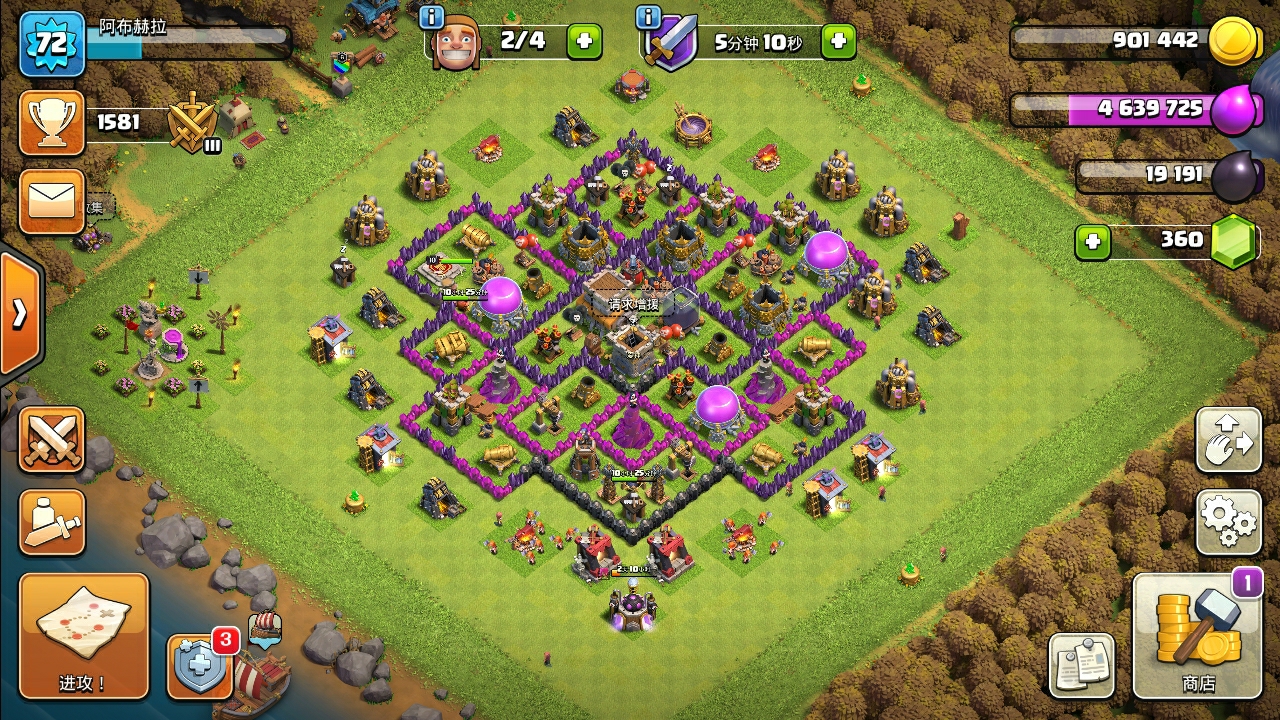Tap the request reinforcements bubble
Viewport: 1280px width, 720px height.
[x=636, y=304]
